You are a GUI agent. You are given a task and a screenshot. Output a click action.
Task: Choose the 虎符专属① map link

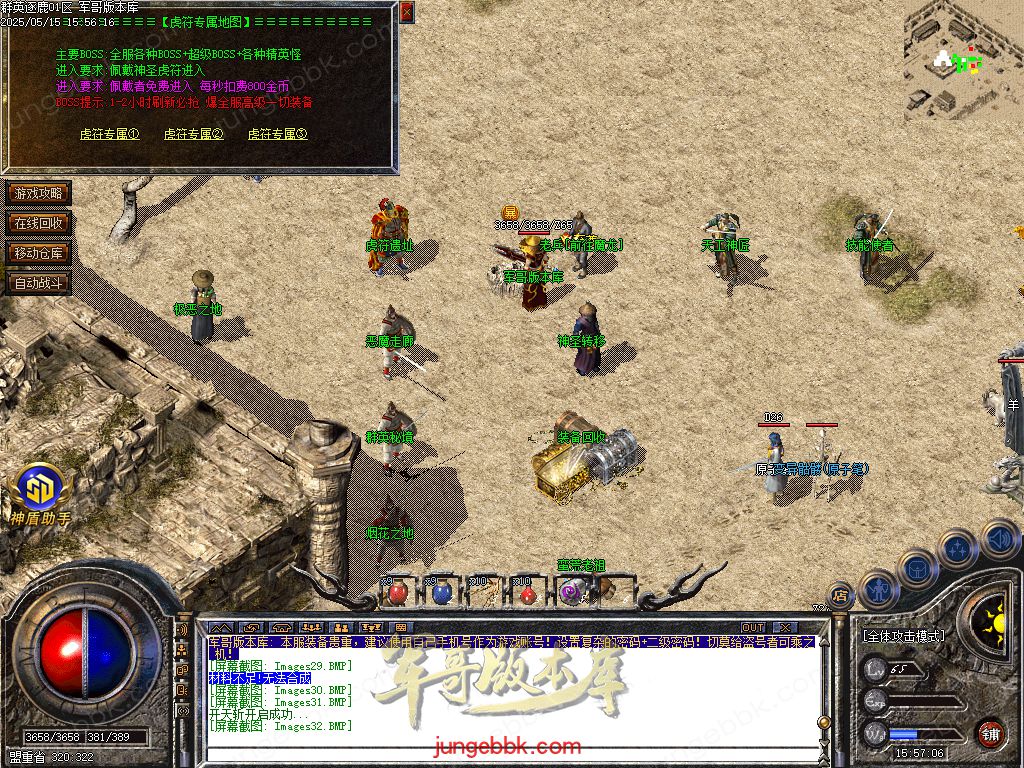coord(109,134)
